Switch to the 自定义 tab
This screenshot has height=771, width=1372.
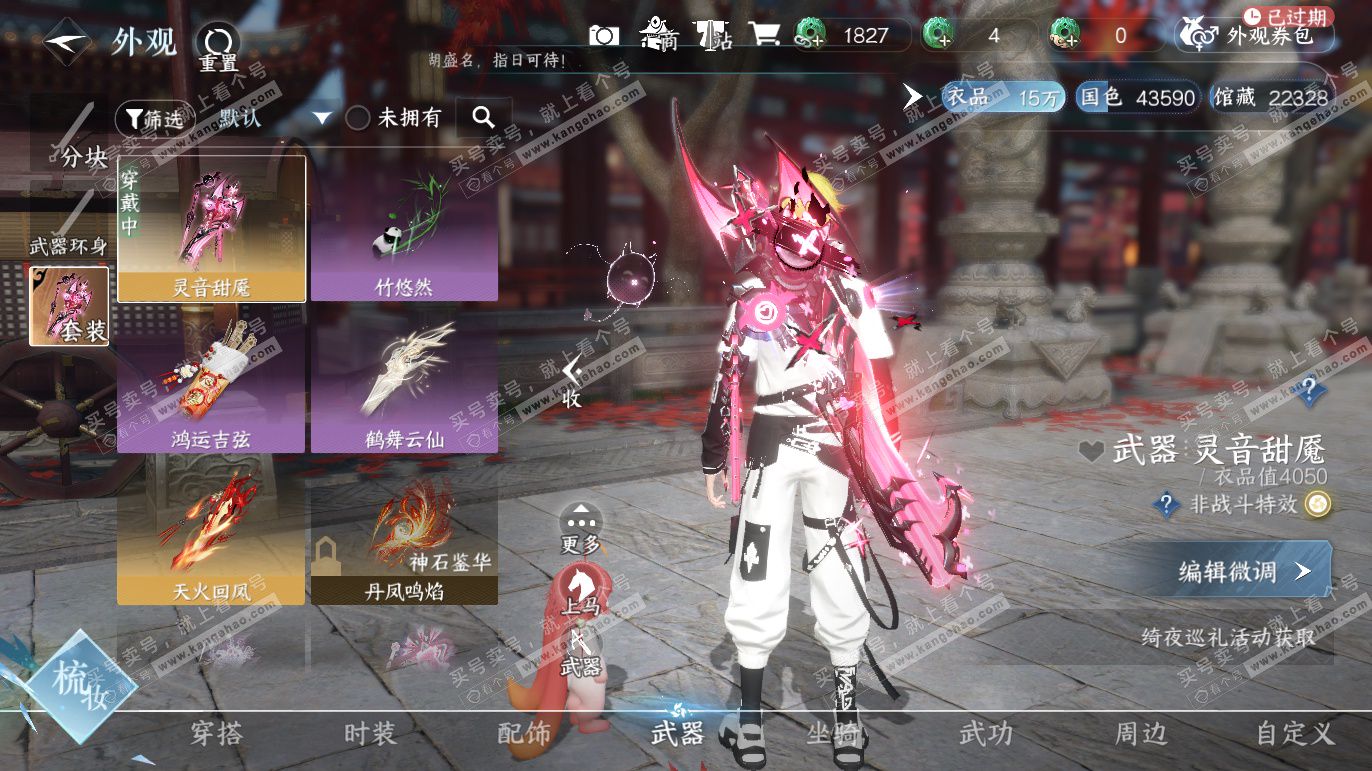pos(1295,734)
